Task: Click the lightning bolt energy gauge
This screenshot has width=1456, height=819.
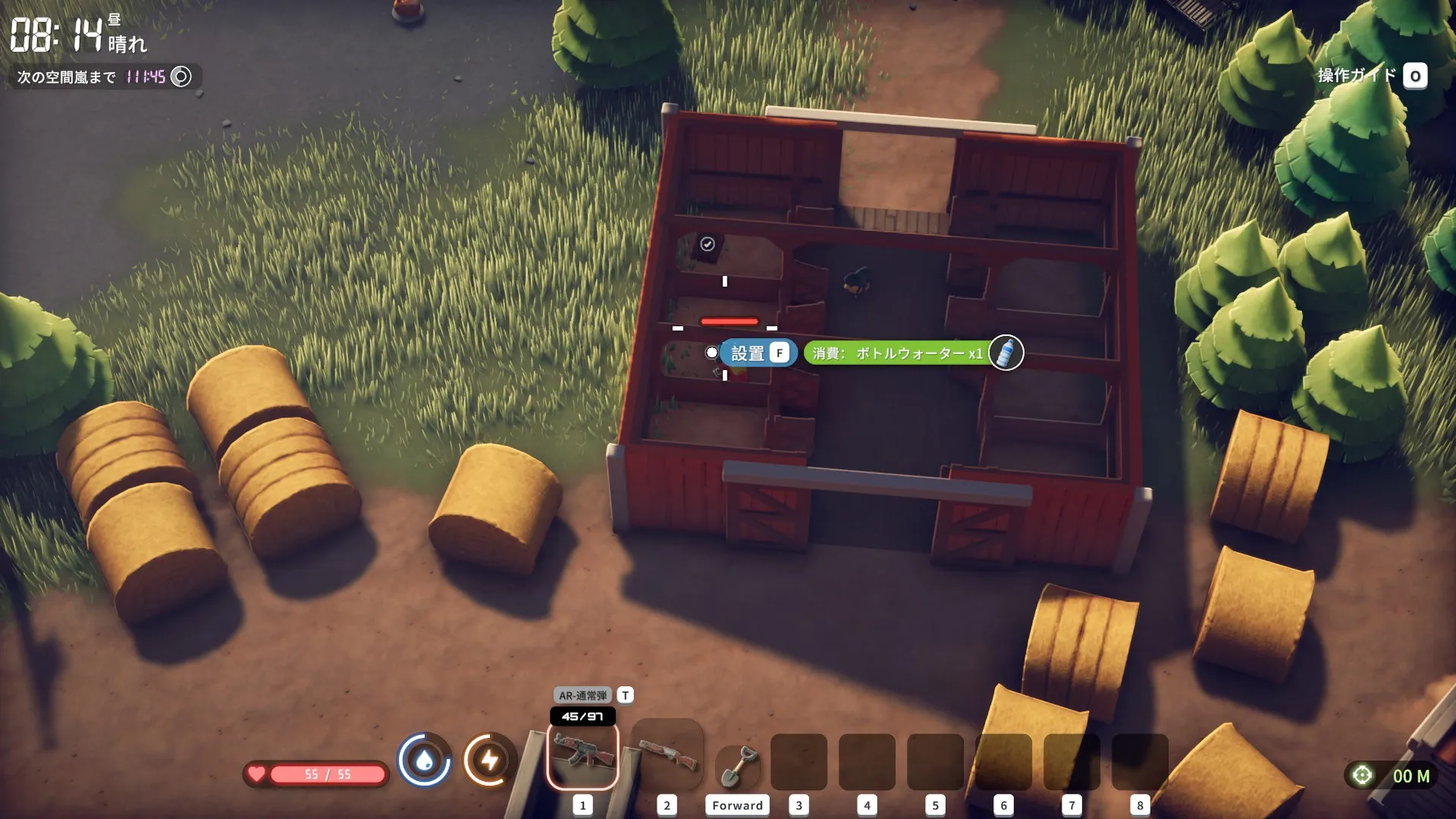Action: click(489, 759)
